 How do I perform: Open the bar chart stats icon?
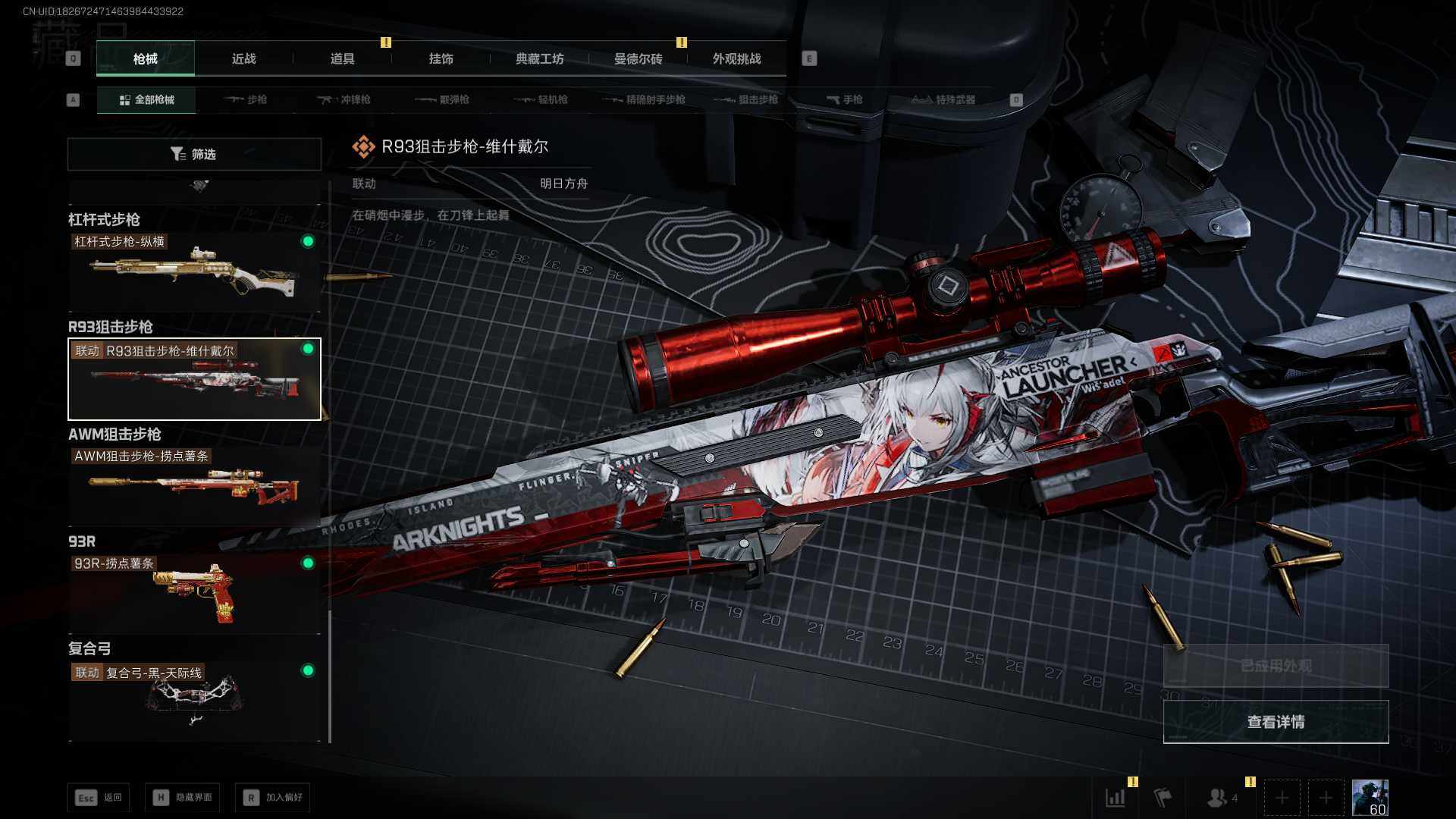pos(1115,798)
